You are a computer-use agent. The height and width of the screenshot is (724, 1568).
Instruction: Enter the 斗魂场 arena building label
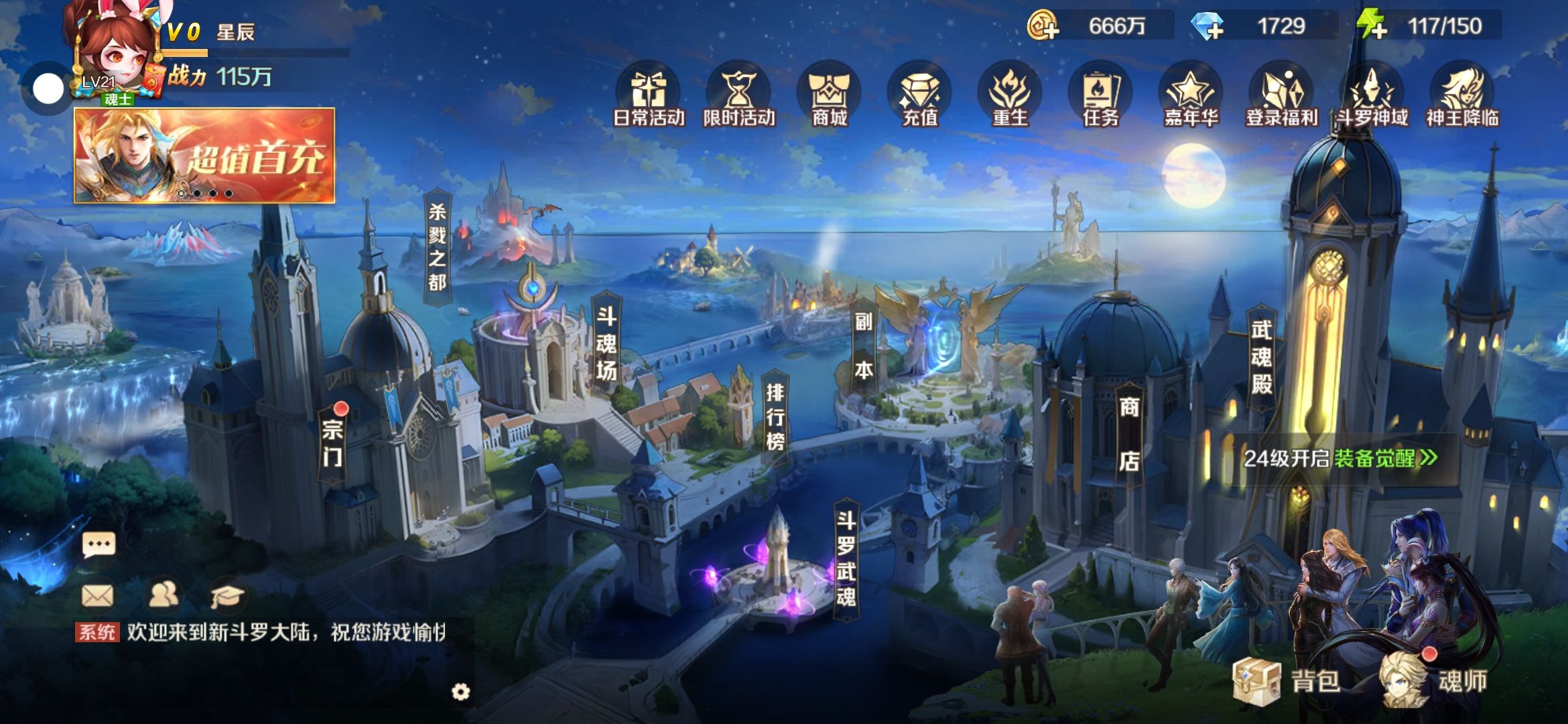(606, 343)
